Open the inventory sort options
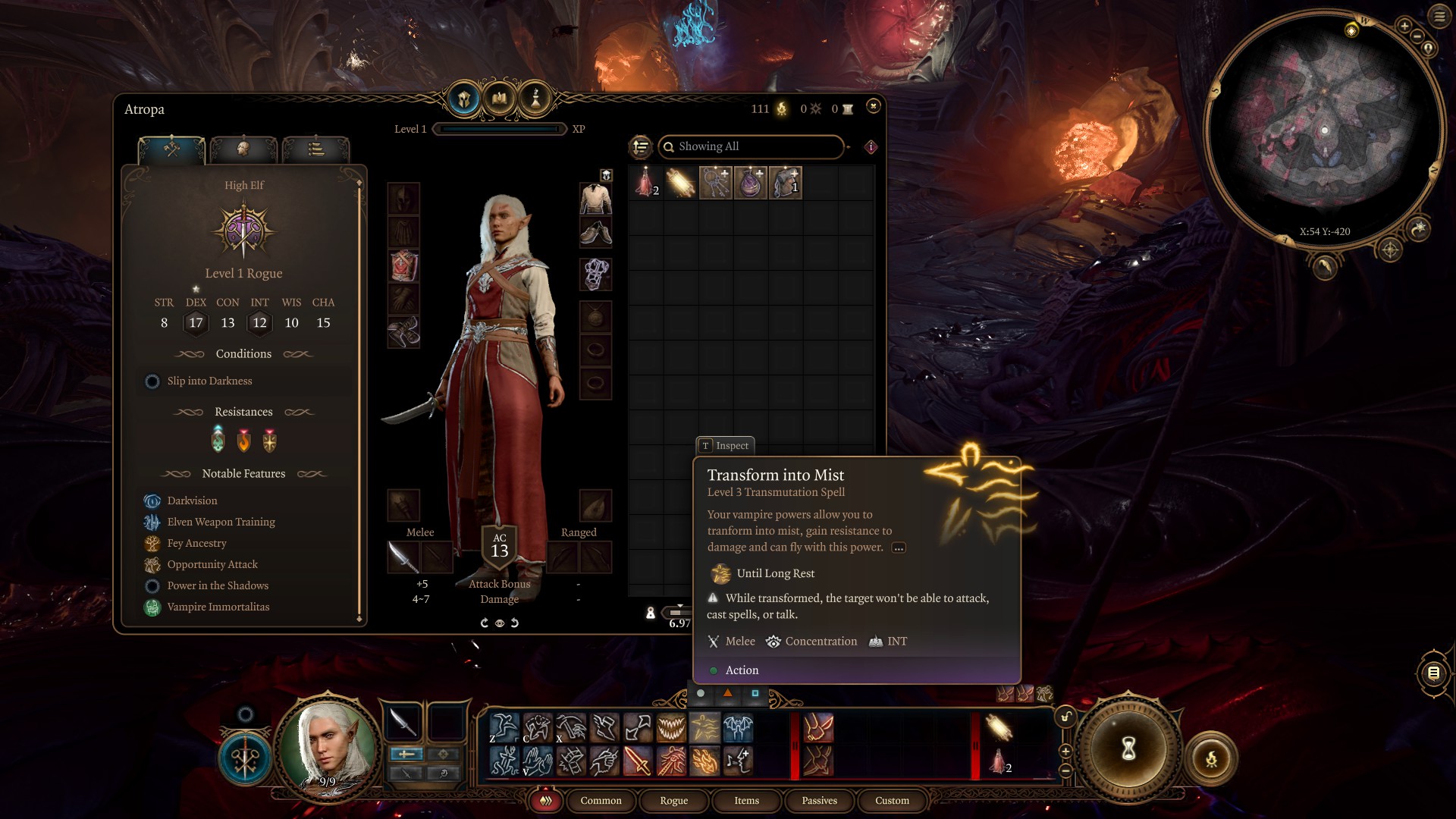Image resolution: width=1456 pixels, height=819 pixels. (x=641, y=146)
